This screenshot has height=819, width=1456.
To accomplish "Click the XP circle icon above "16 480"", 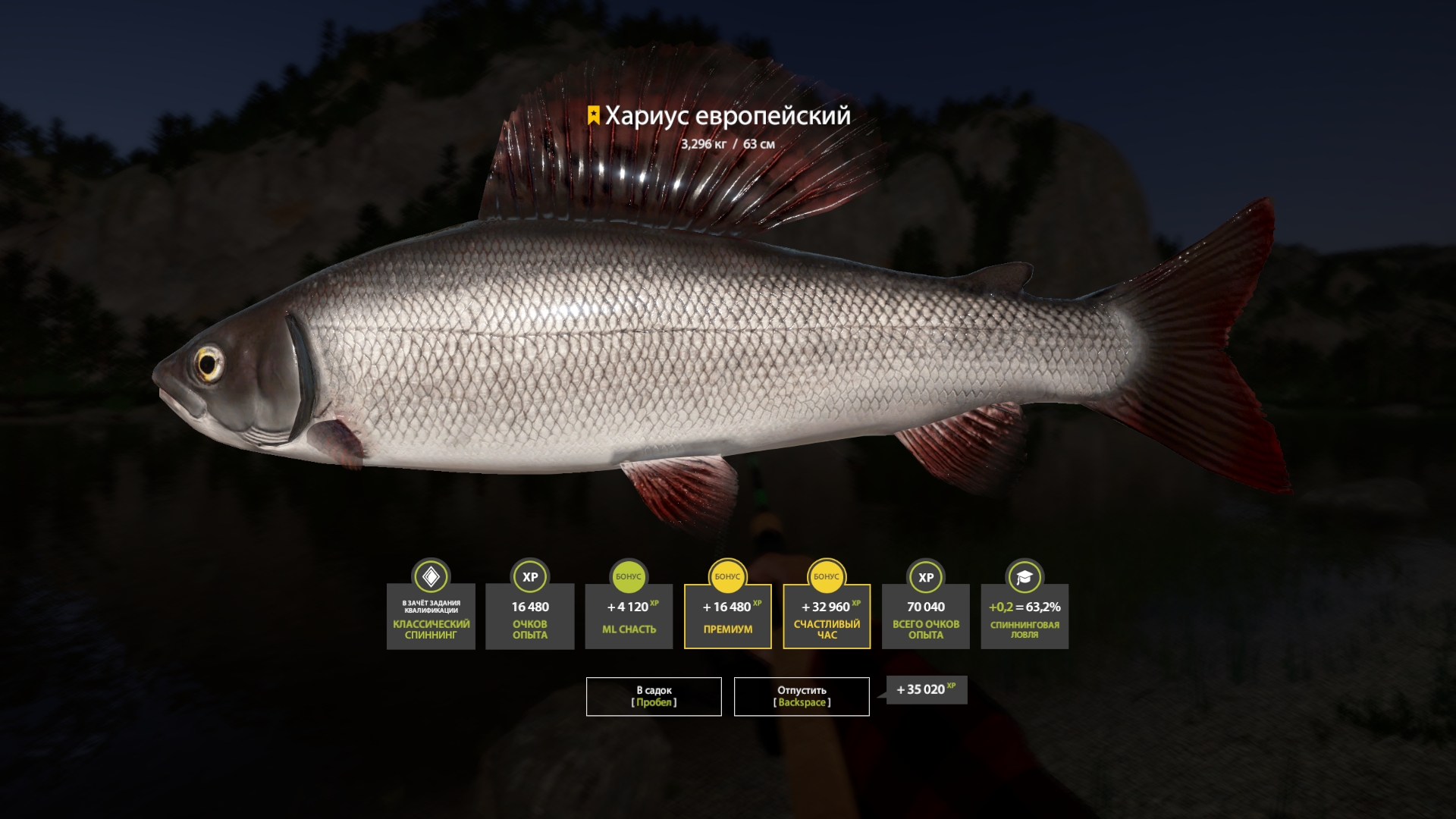I will click(529, 578).
